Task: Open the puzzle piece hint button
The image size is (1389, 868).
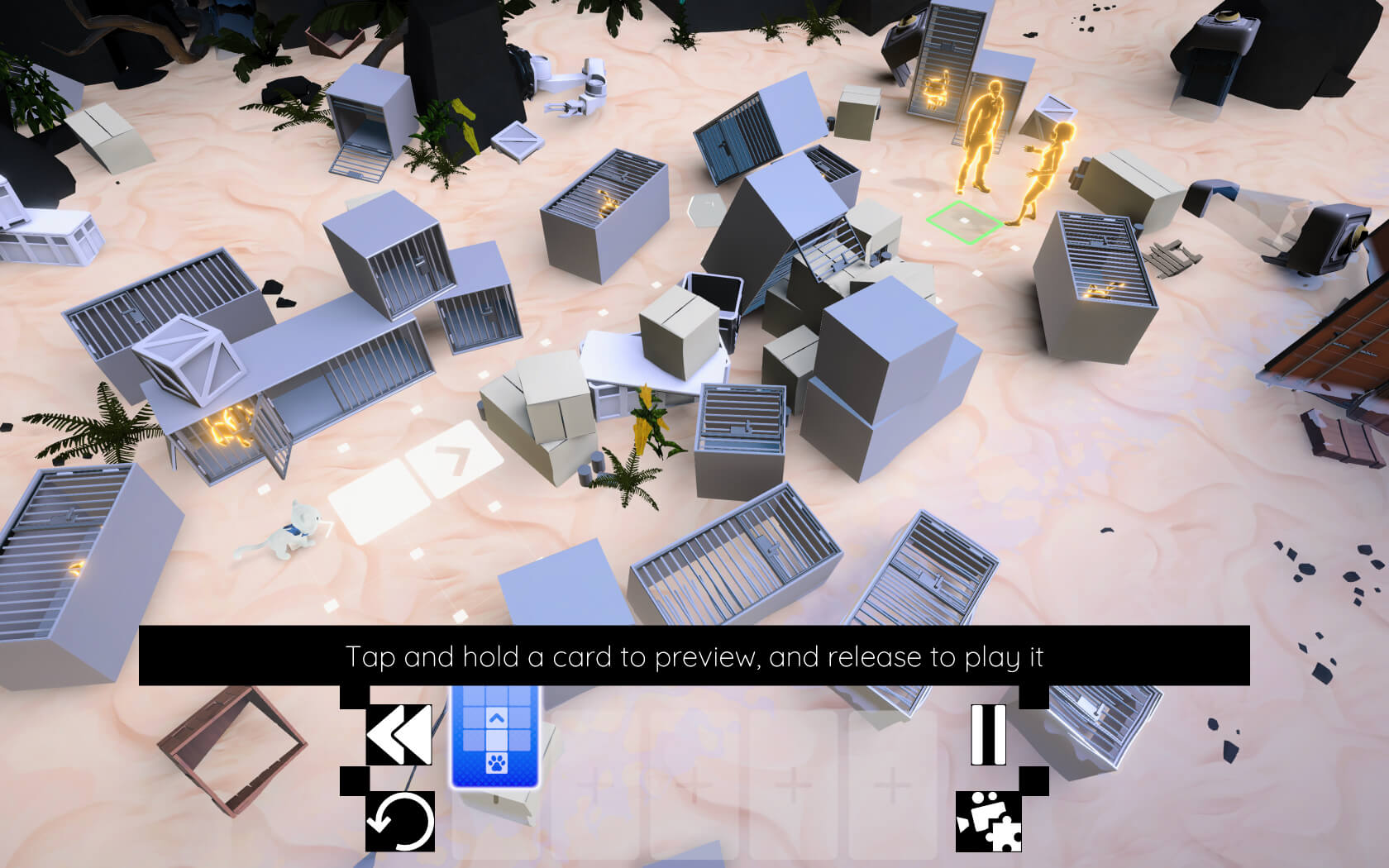Action: 989,822
